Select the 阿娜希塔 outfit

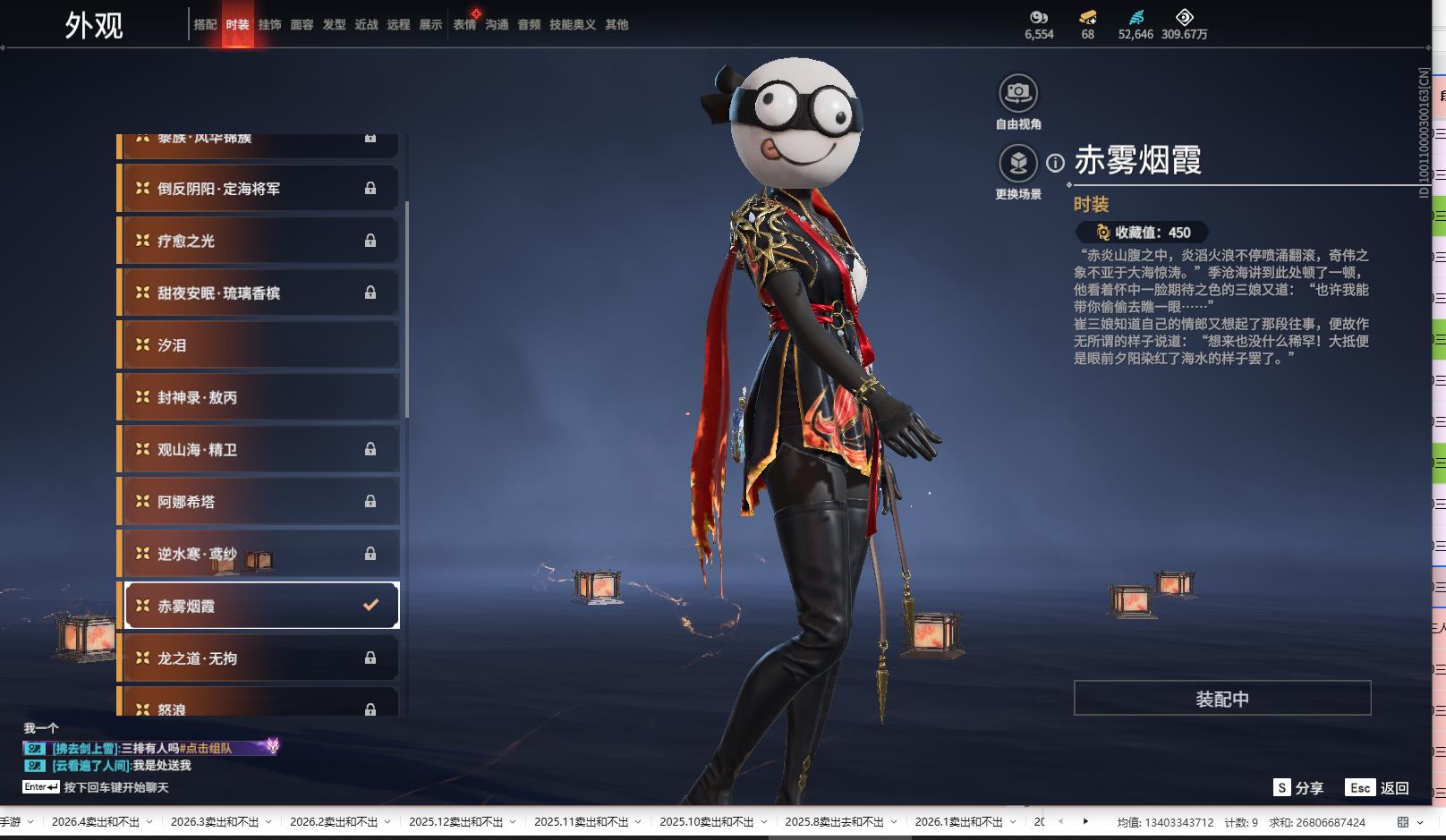pos(259,502)
